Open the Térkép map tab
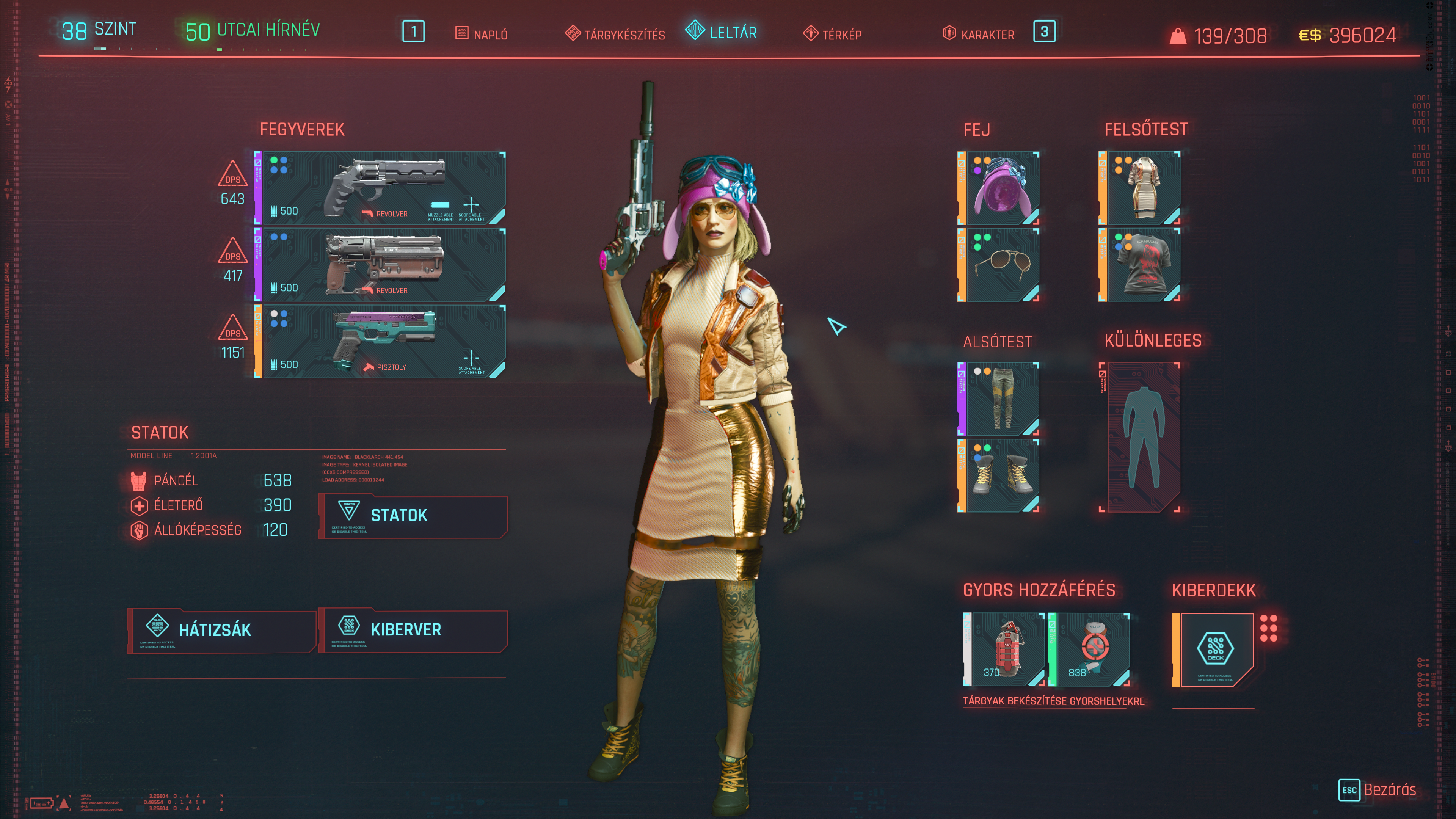Viewport: 1456px width, 819px height. click(x=833, y=35)
